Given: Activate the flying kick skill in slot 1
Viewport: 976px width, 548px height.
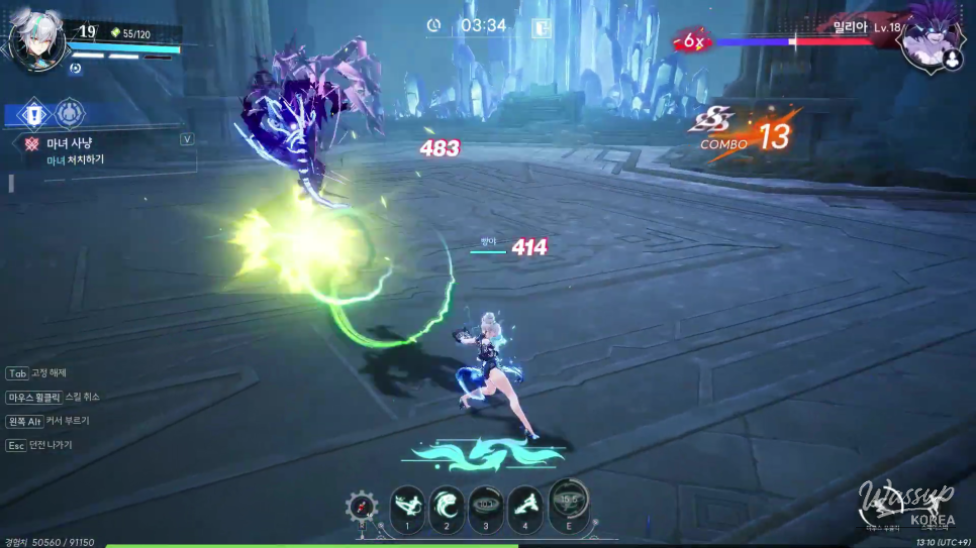Looking at the screenshot, I should click(406, 504).
